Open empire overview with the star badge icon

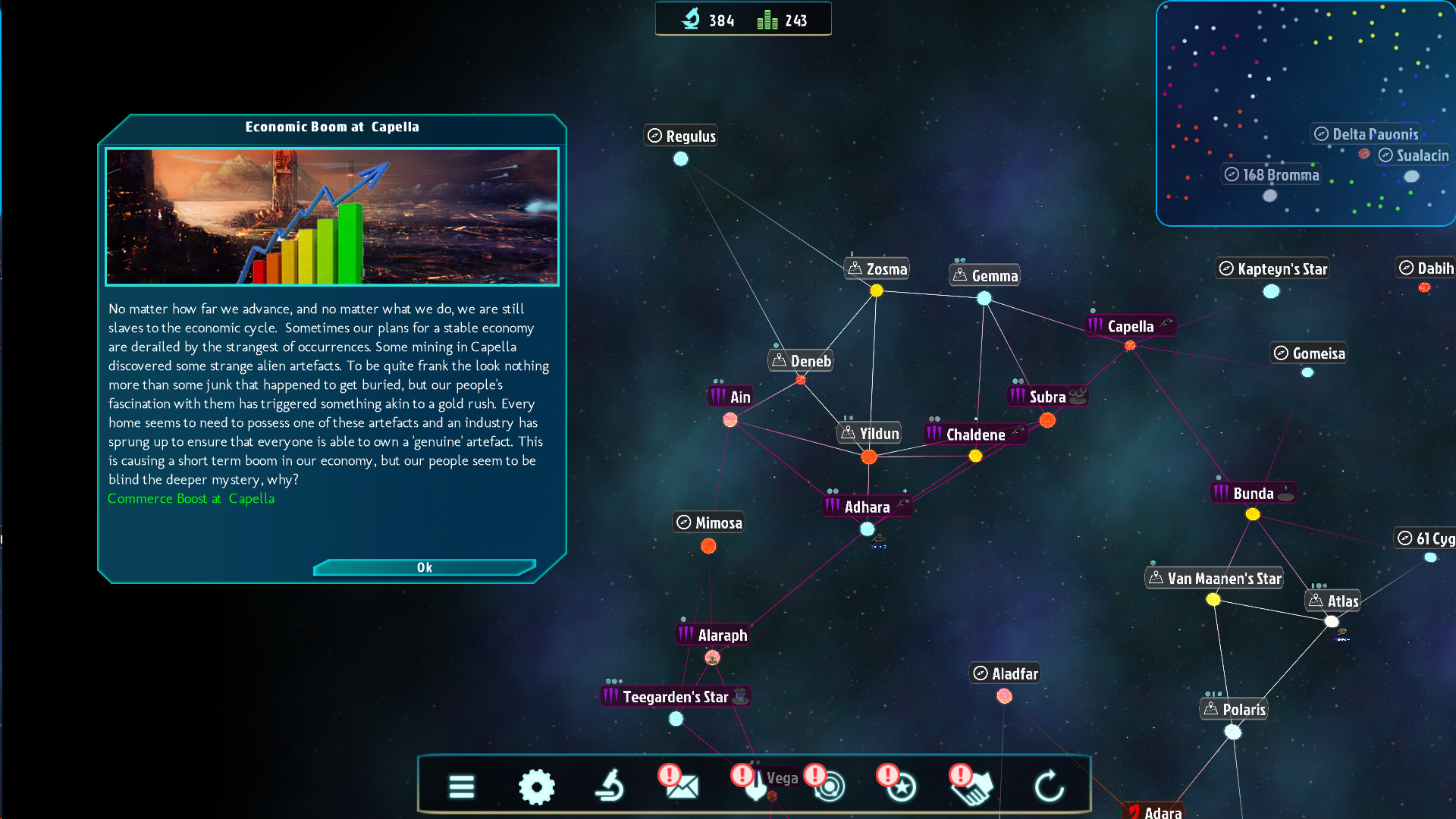point(899,787)
